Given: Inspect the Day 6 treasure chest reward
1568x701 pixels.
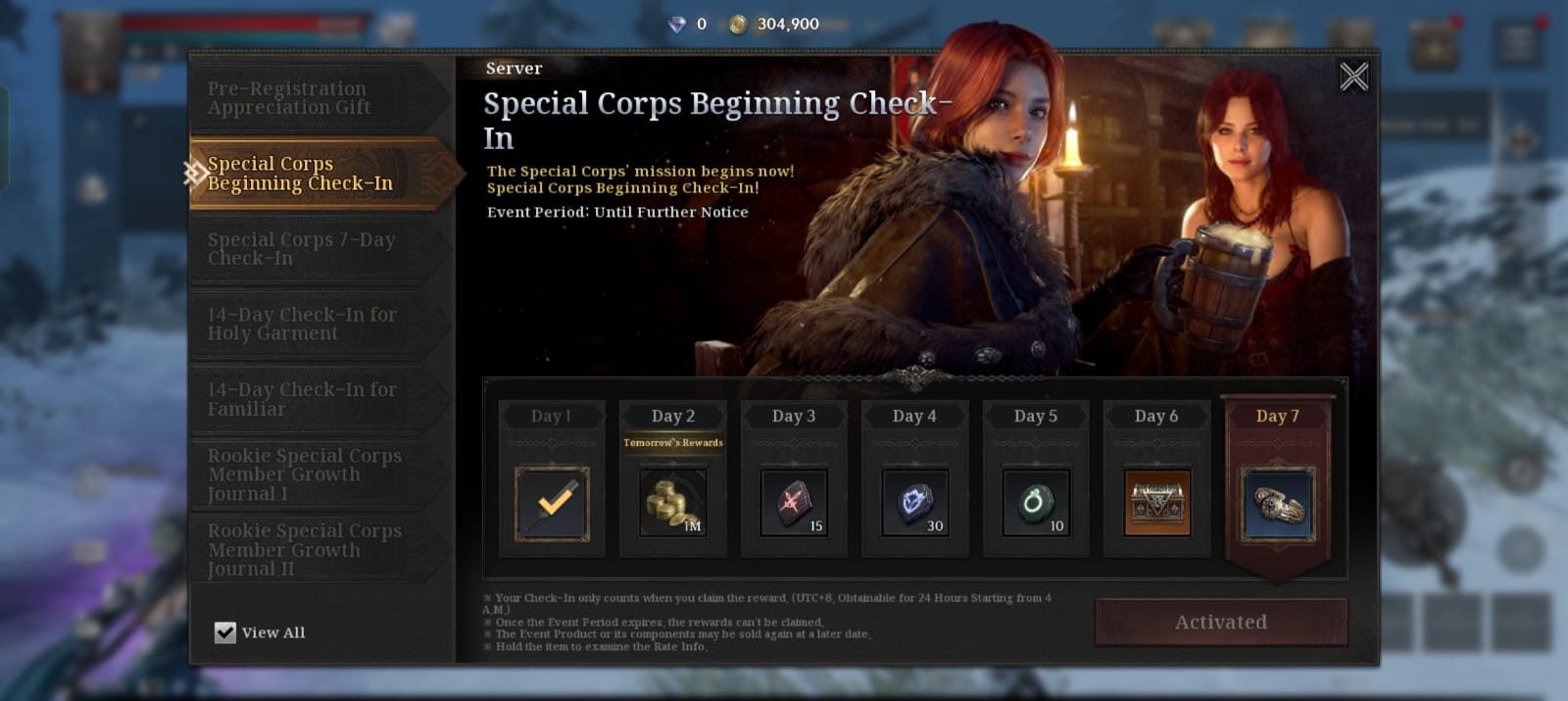Looking at the screenshot, I should click(x=1156, y=504).
